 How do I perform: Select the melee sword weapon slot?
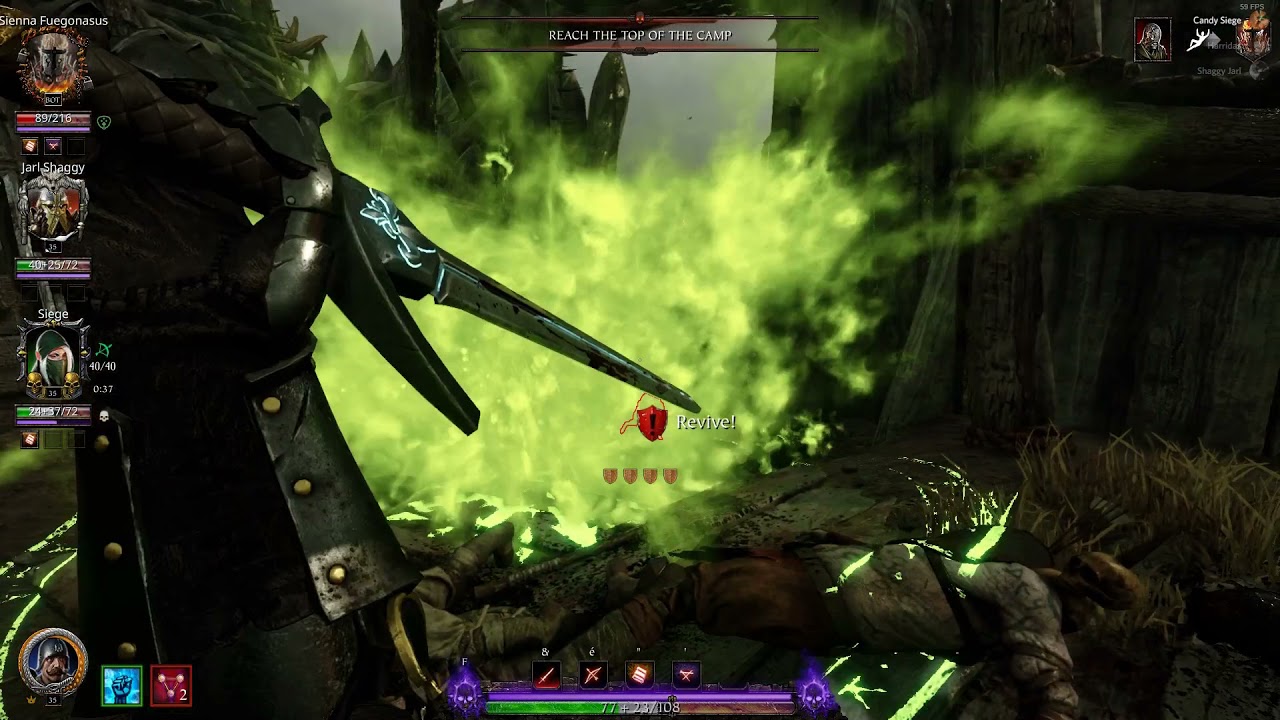[546, 676]
